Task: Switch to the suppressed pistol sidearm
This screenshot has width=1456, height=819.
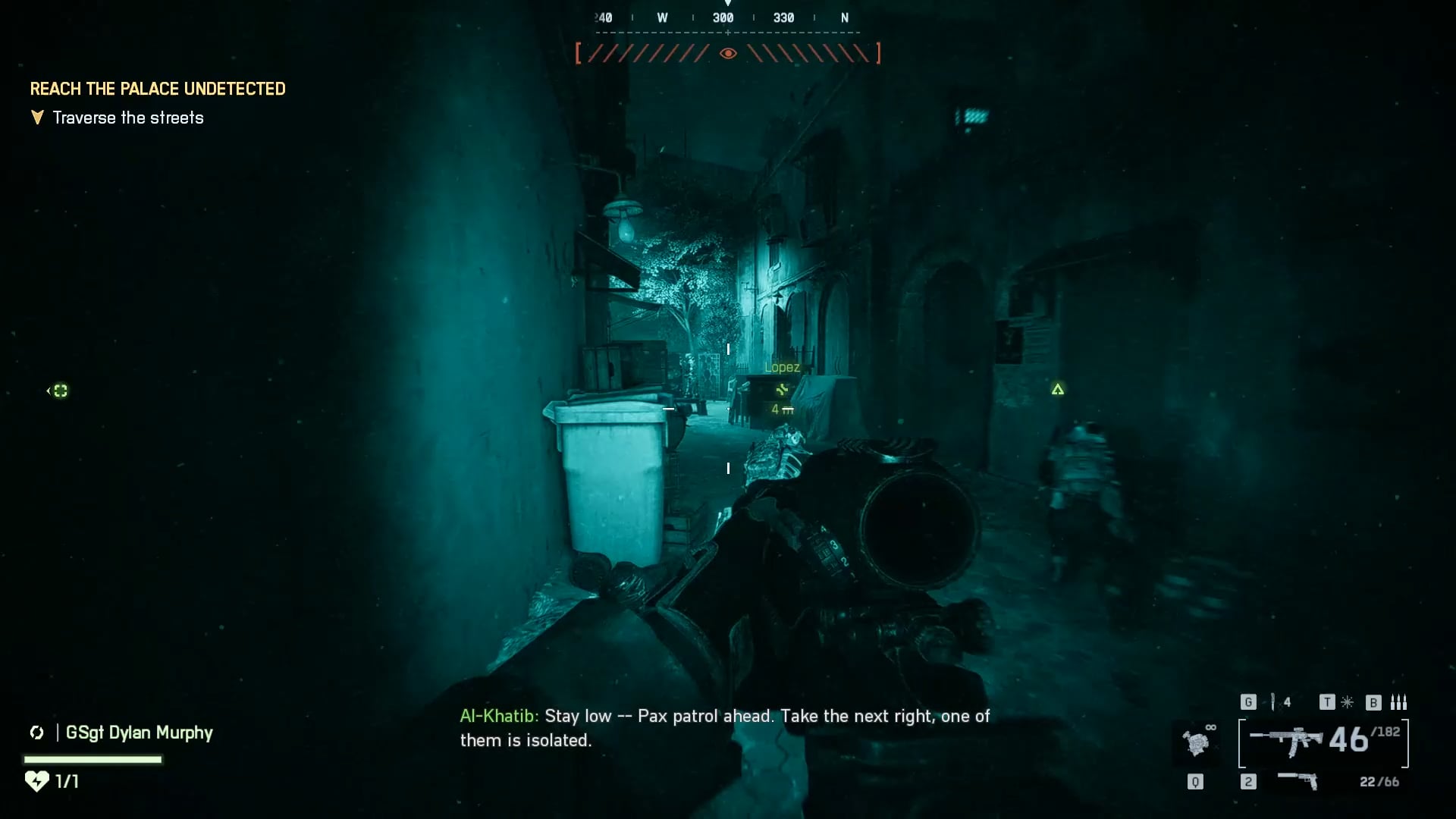Action: pyautogui.click(x=1298, y=780)
